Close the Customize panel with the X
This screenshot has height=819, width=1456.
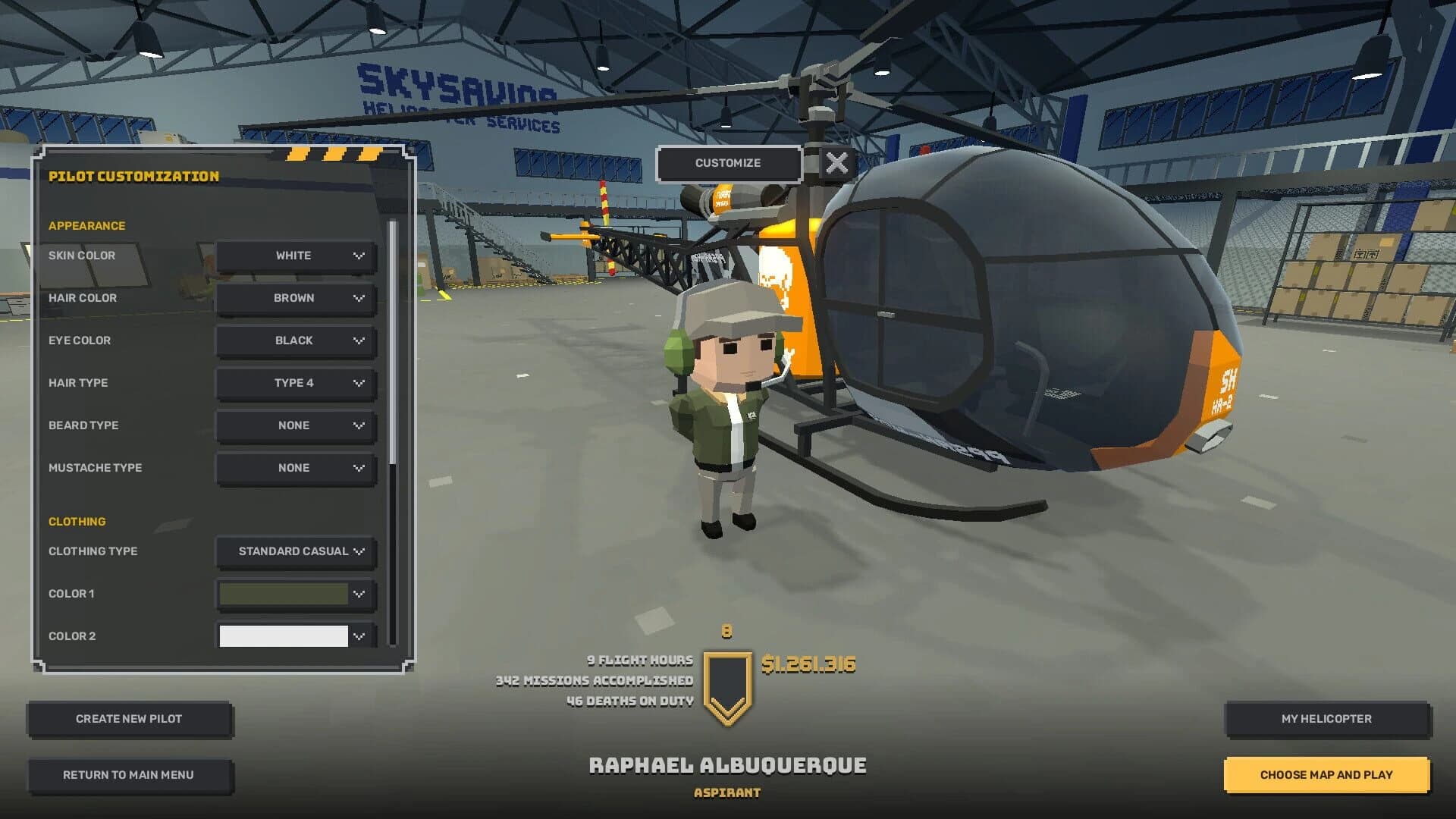point(836,161)
